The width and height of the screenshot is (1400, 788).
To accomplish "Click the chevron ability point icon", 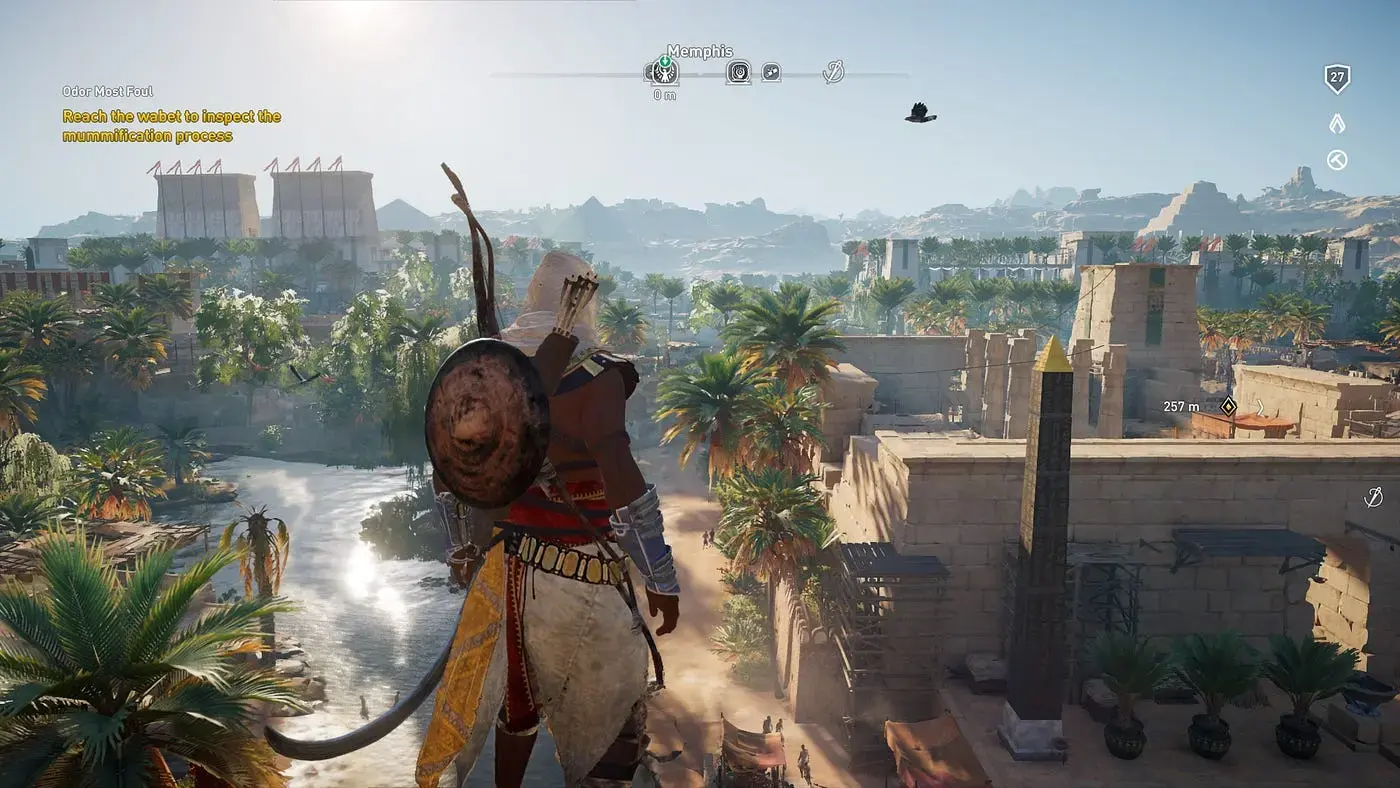I will click(x=1337, y=123).
